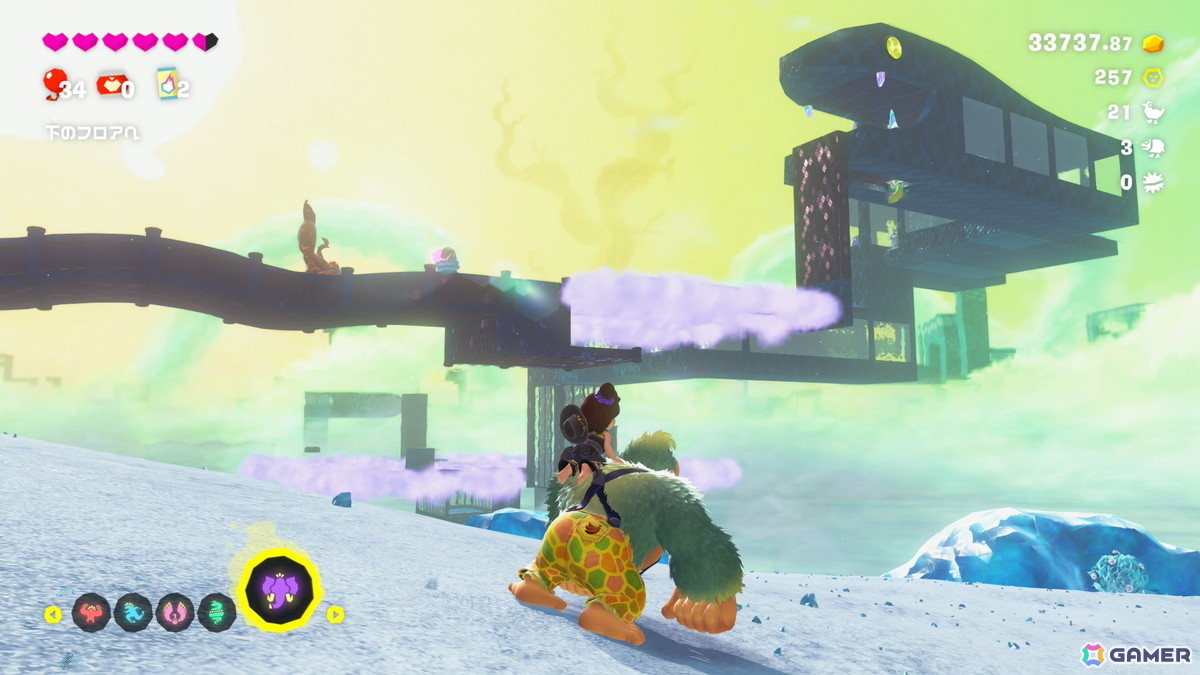This screenshot has width=1200, height=675.
Task: Open the 下のフロアへ objective tracker text
Action: (92, 131)
